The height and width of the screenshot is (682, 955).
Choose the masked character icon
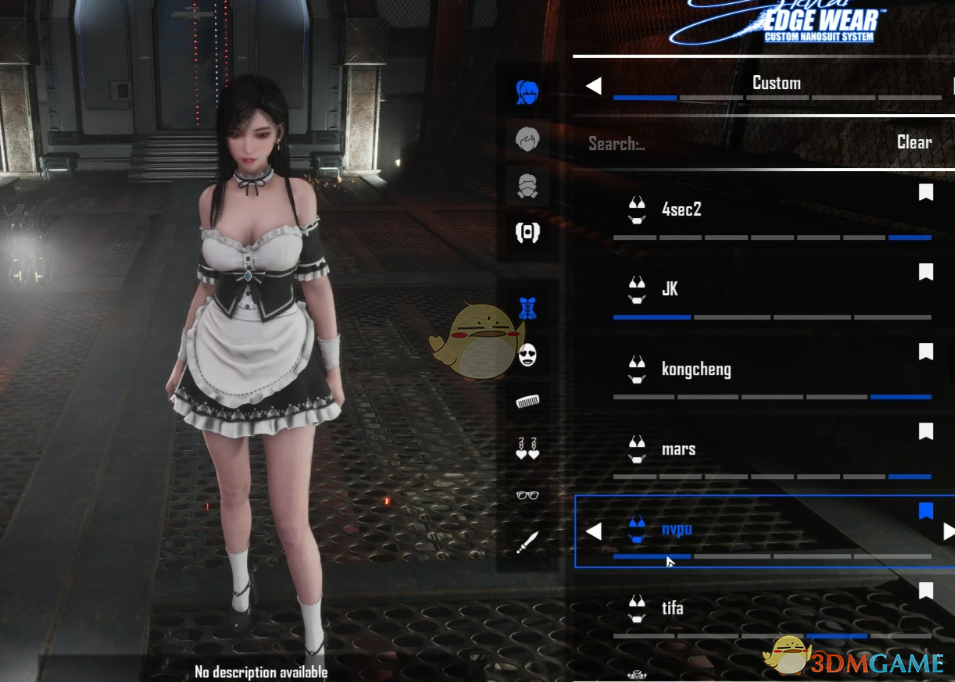527,185
